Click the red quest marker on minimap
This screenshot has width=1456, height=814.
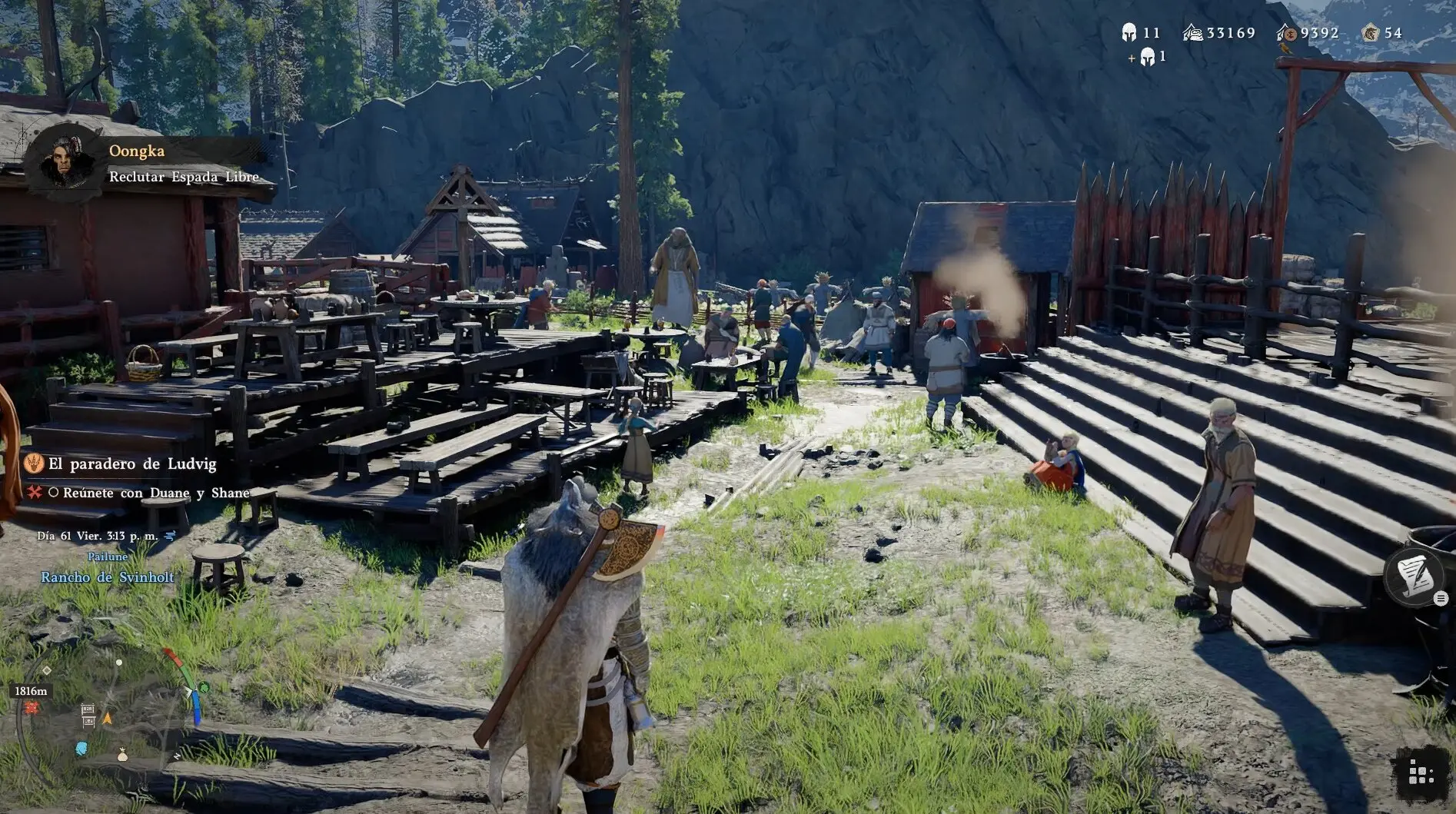32,707
